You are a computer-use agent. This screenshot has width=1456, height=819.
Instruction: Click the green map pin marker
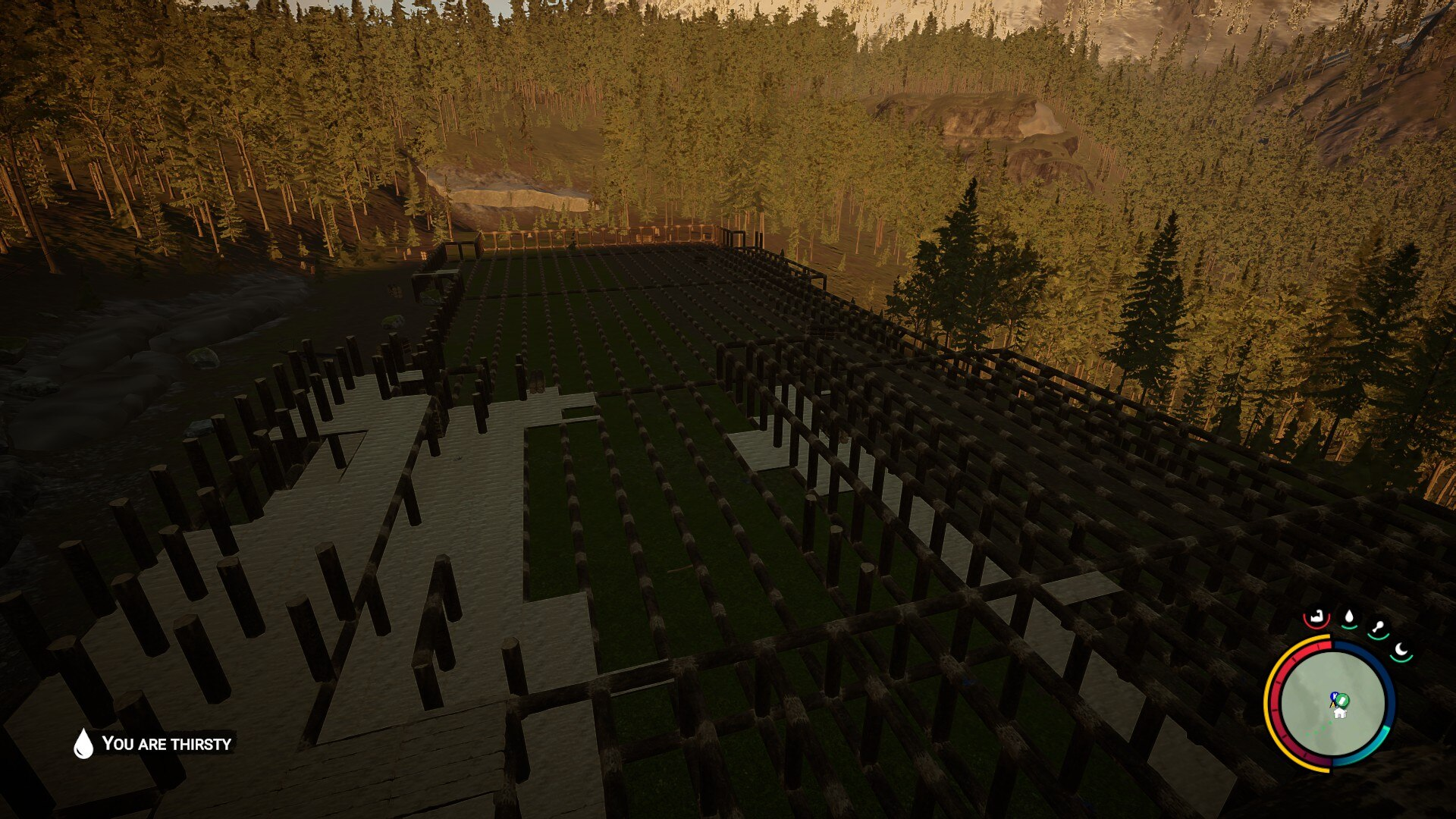coord(1342,699)
